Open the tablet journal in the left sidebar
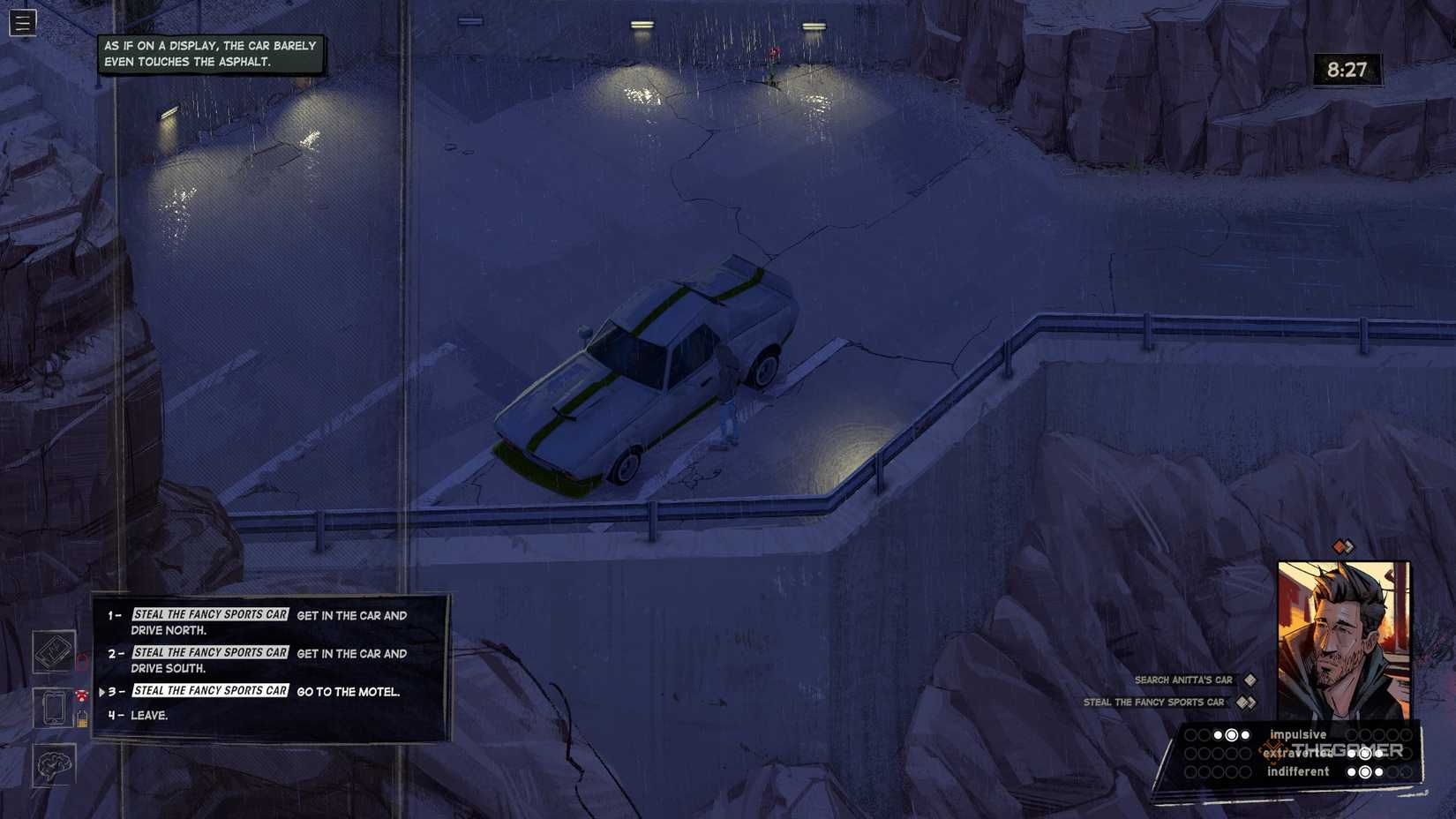Screen dimensions: 1456x819 coord(53,653)
